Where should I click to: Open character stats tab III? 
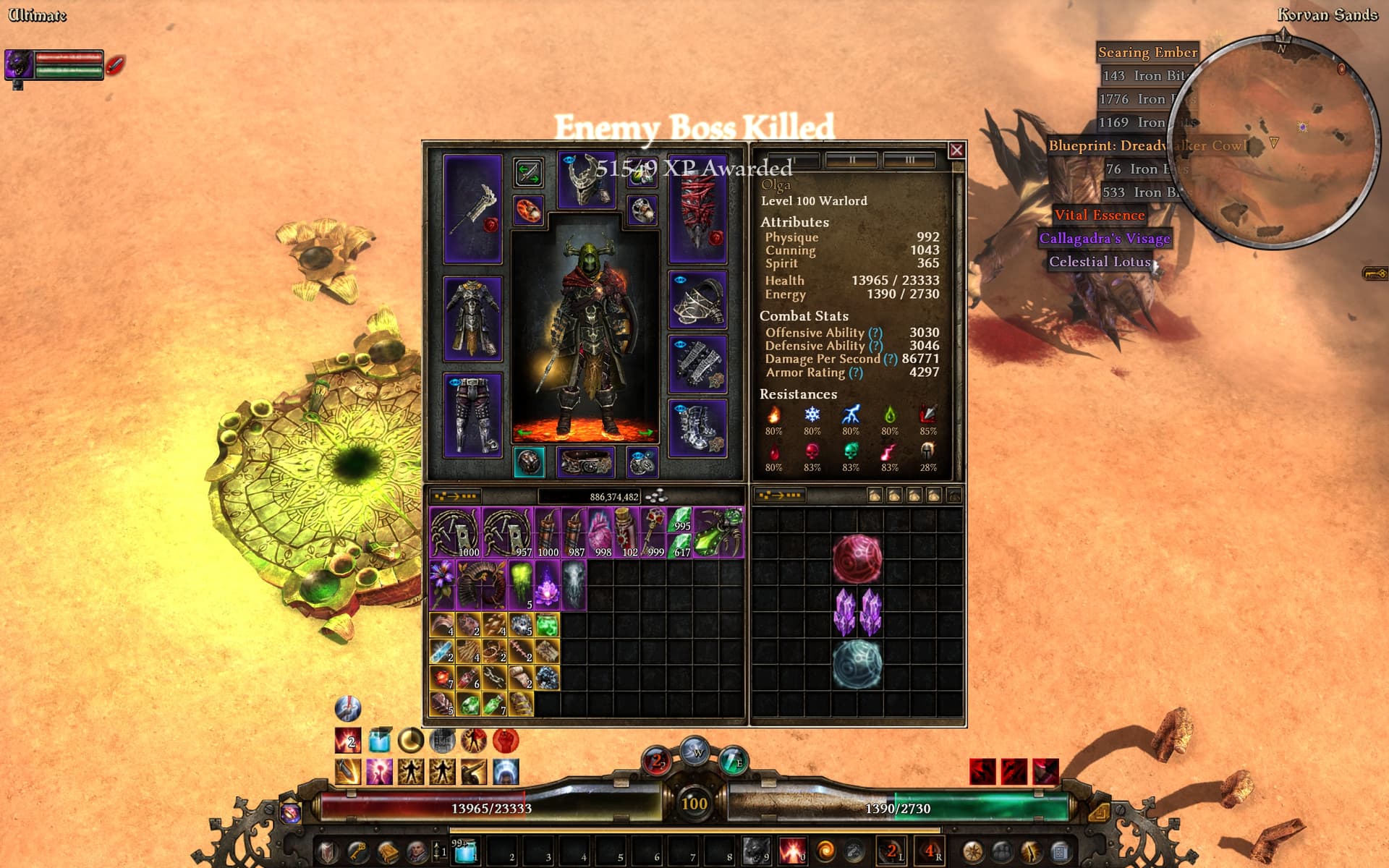pos(909,160)
